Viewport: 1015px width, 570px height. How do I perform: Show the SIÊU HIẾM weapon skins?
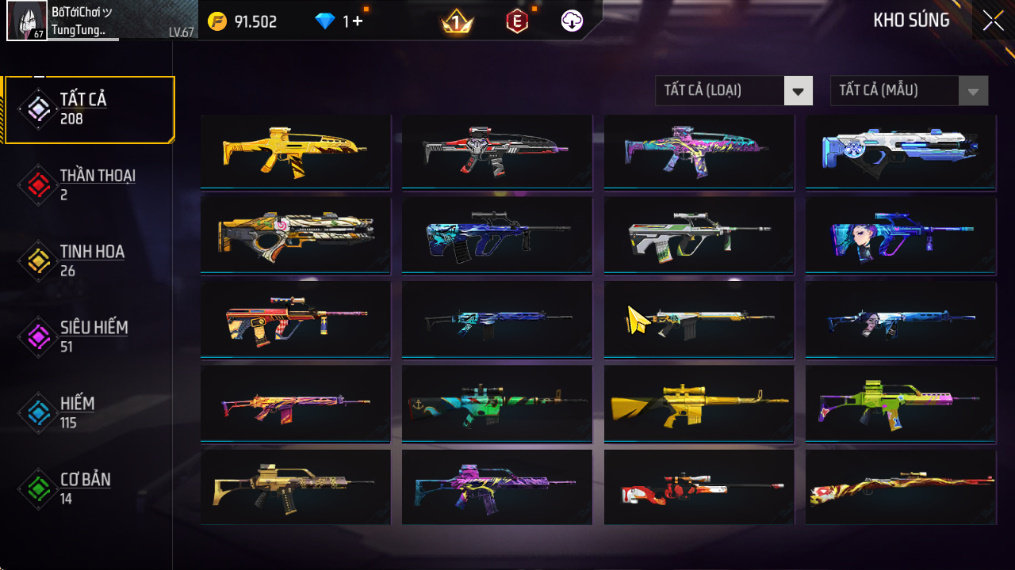87,336
